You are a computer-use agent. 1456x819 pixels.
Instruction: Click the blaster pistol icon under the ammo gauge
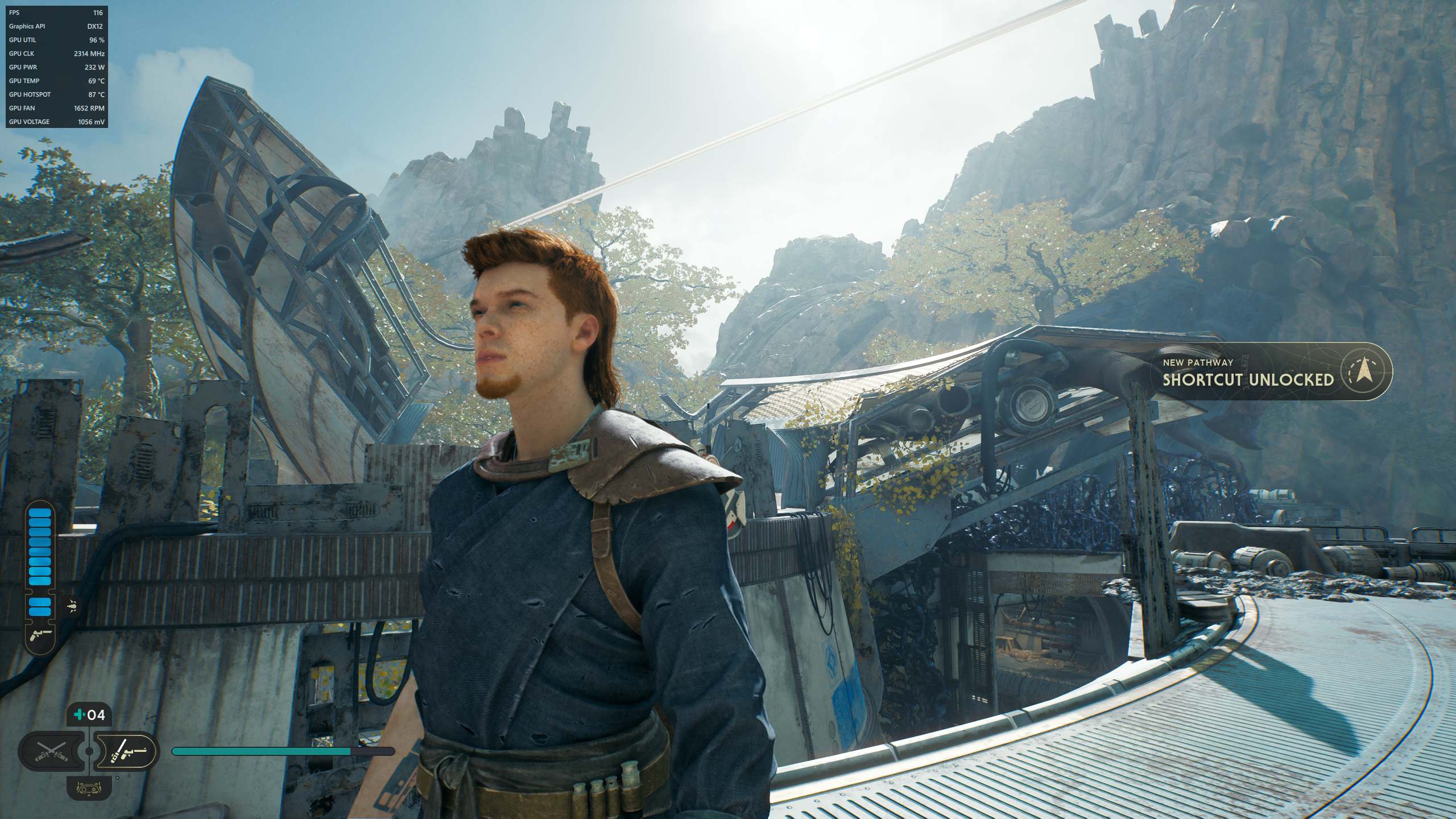tap(40, 634)
